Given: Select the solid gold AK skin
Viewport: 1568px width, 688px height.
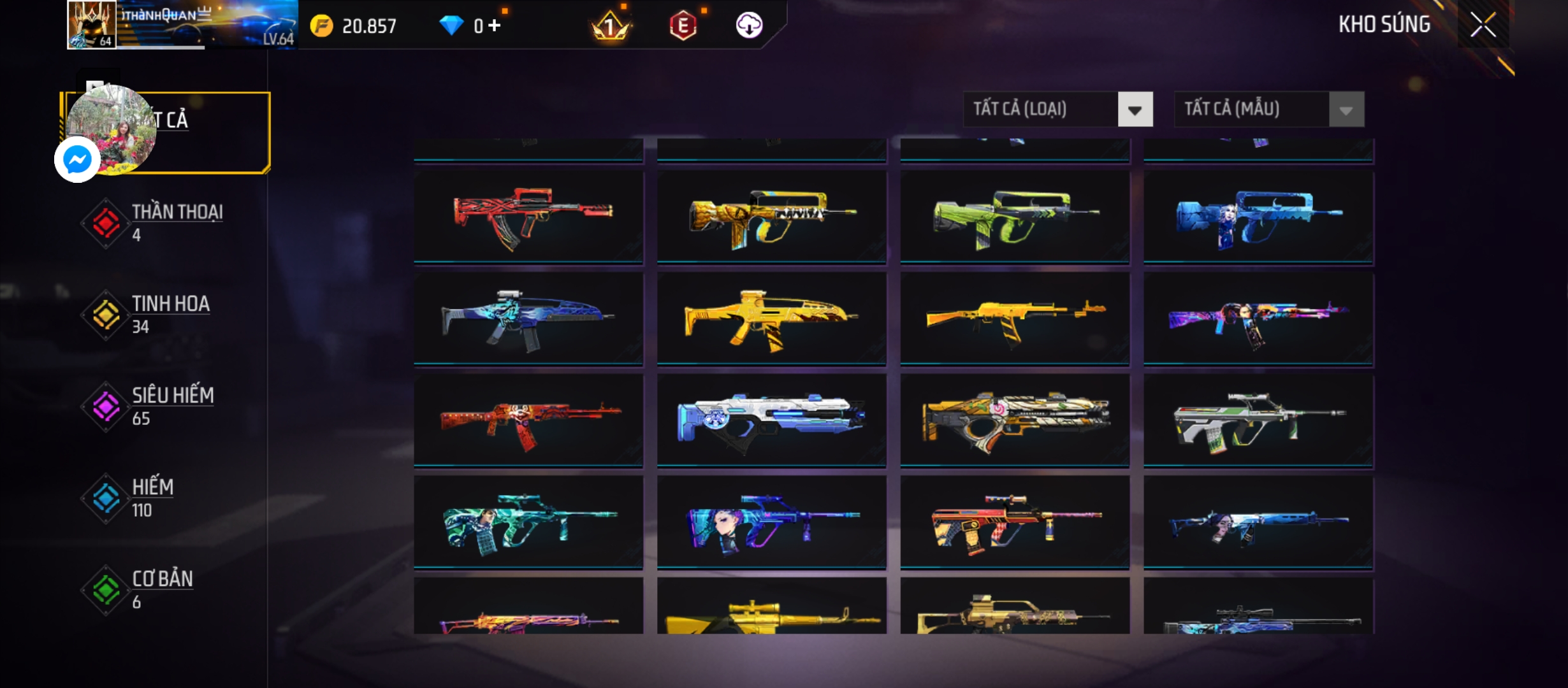Looking at the screenshot, I should tap(1015, 319).
